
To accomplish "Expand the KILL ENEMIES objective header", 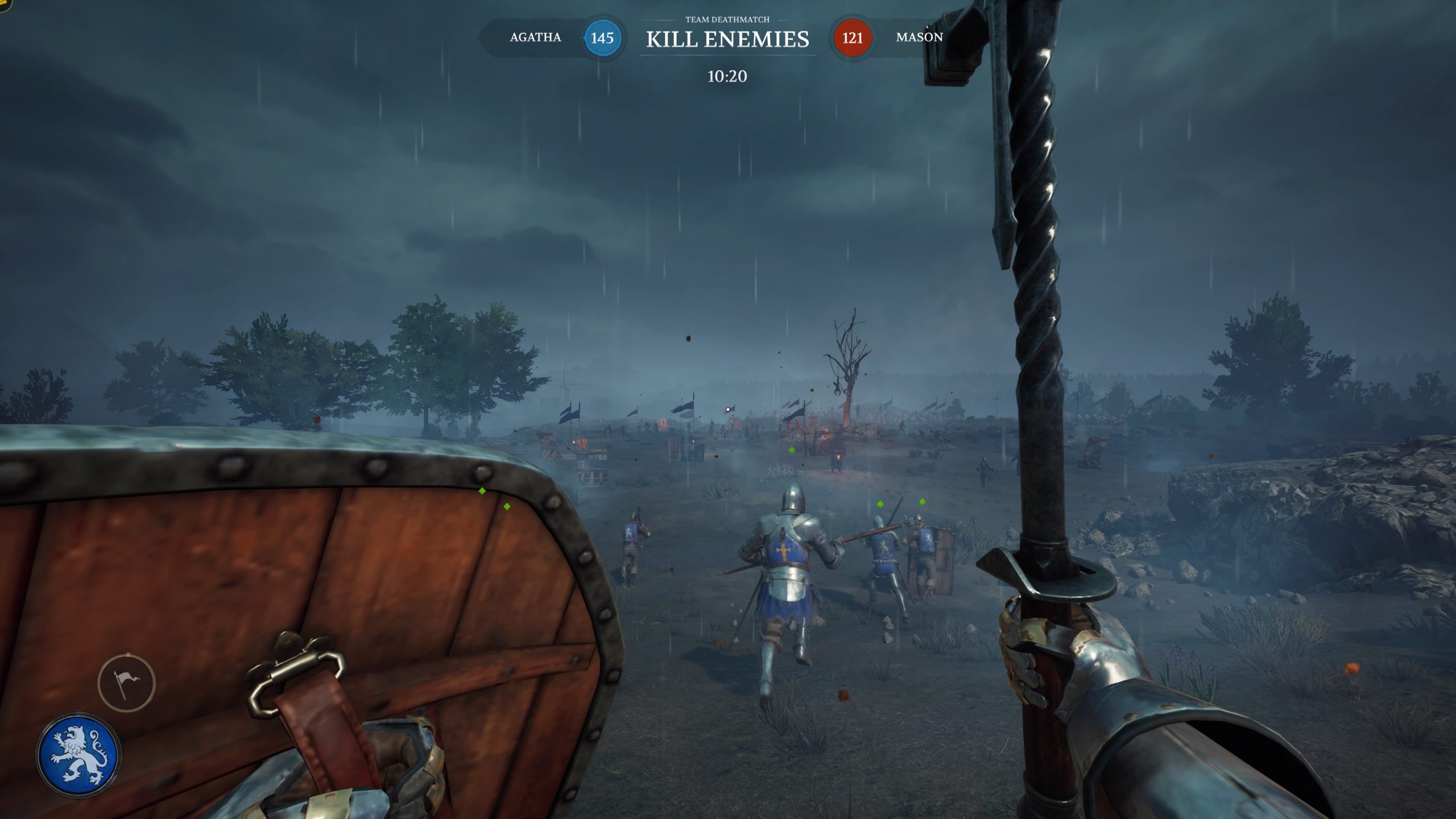I will pyautogui.click(x=728, y=40).
